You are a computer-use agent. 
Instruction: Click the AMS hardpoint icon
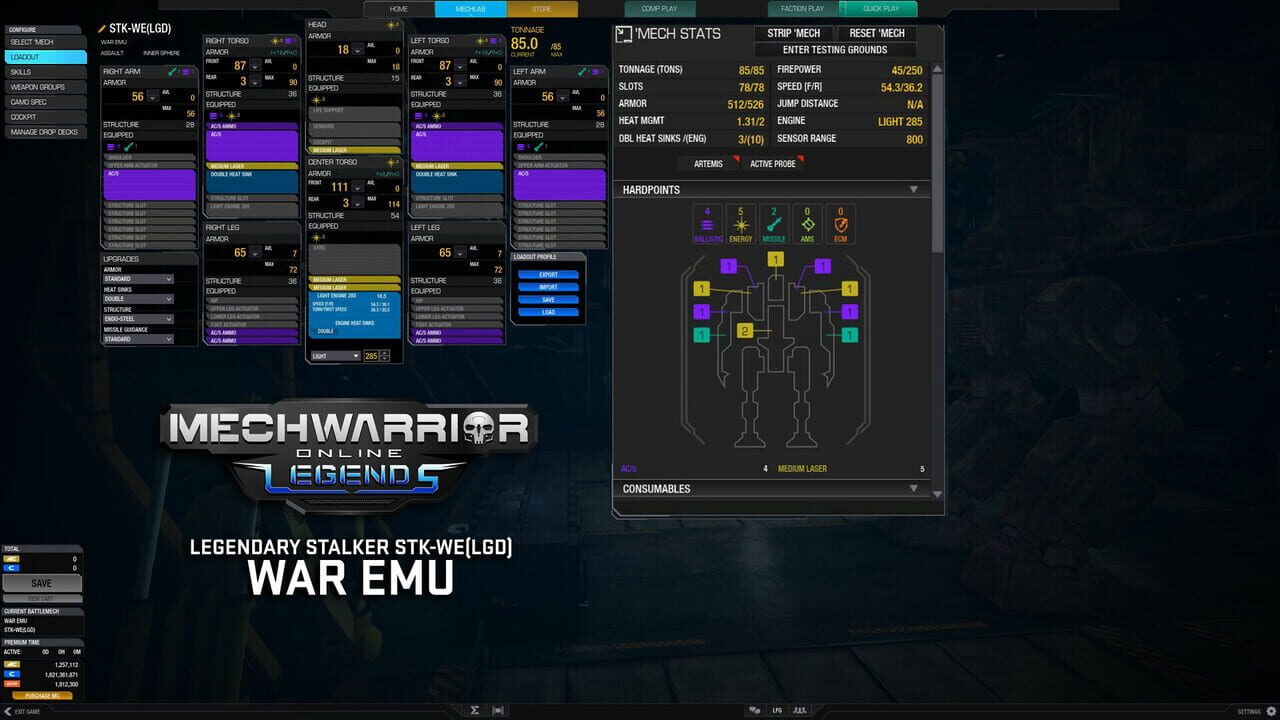(x=806, y=223)
